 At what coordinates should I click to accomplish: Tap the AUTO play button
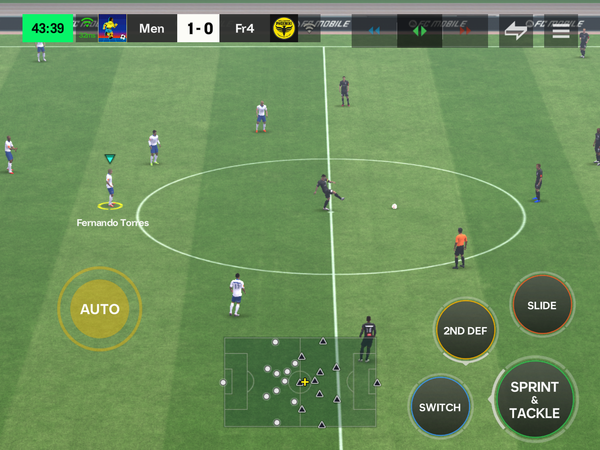pyautogui.click(x=100, y=309)
